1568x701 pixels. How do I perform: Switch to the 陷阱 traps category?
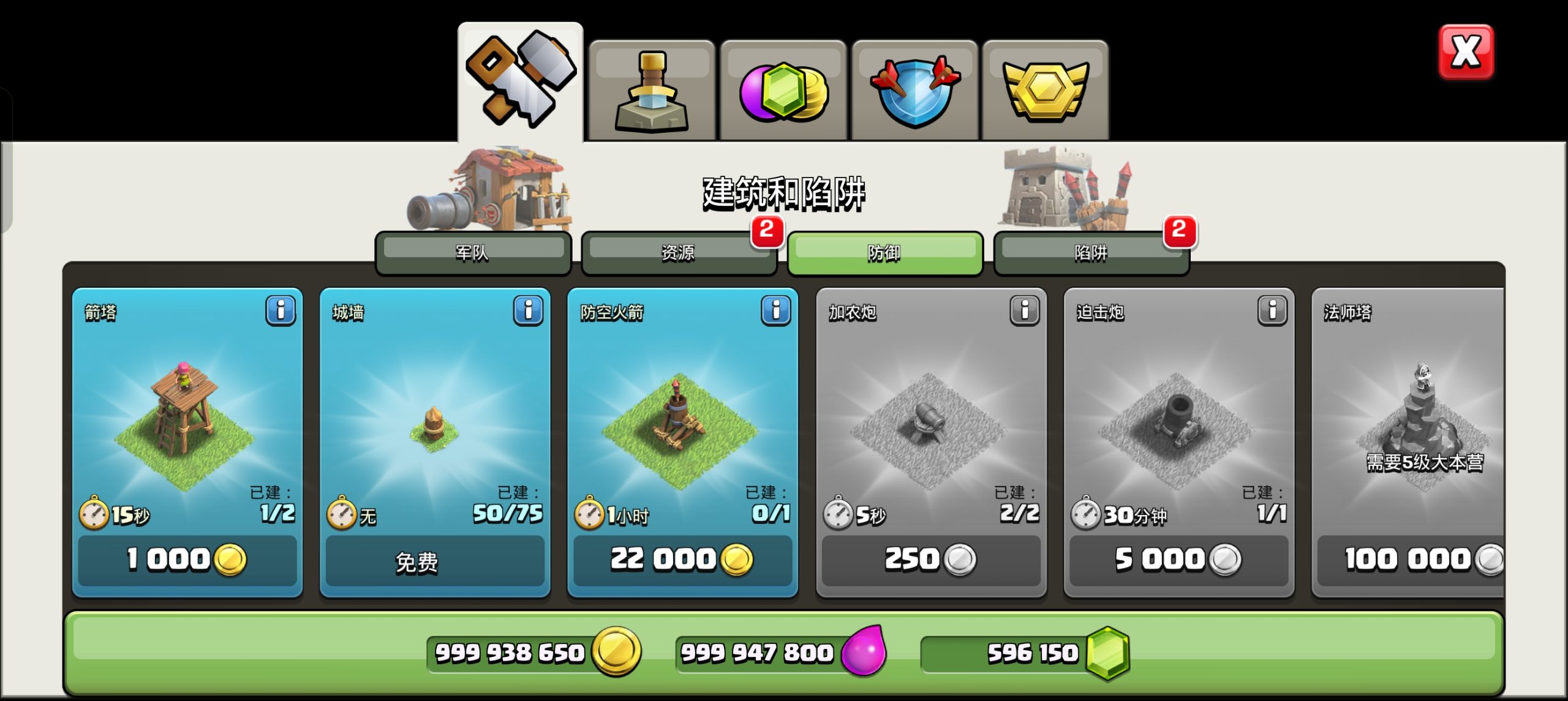click(x=1091, y=252)
